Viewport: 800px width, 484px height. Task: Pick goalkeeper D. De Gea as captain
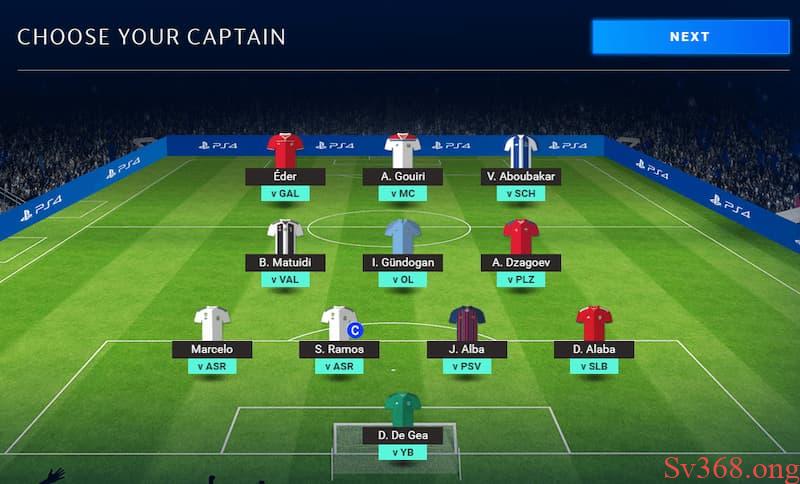pyautogui.click(x=403, y=410)
